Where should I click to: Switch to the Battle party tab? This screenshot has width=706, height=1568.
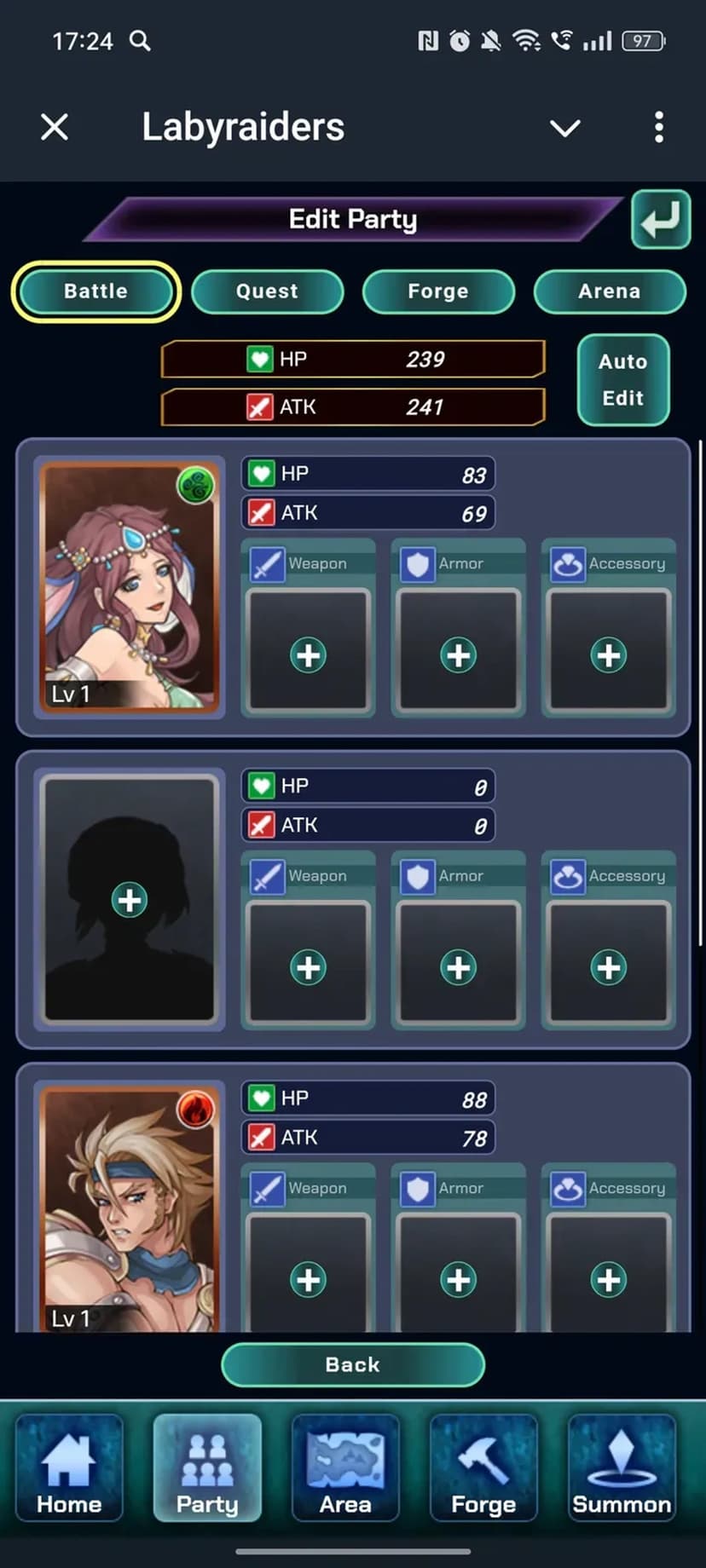tap(96, 291)
